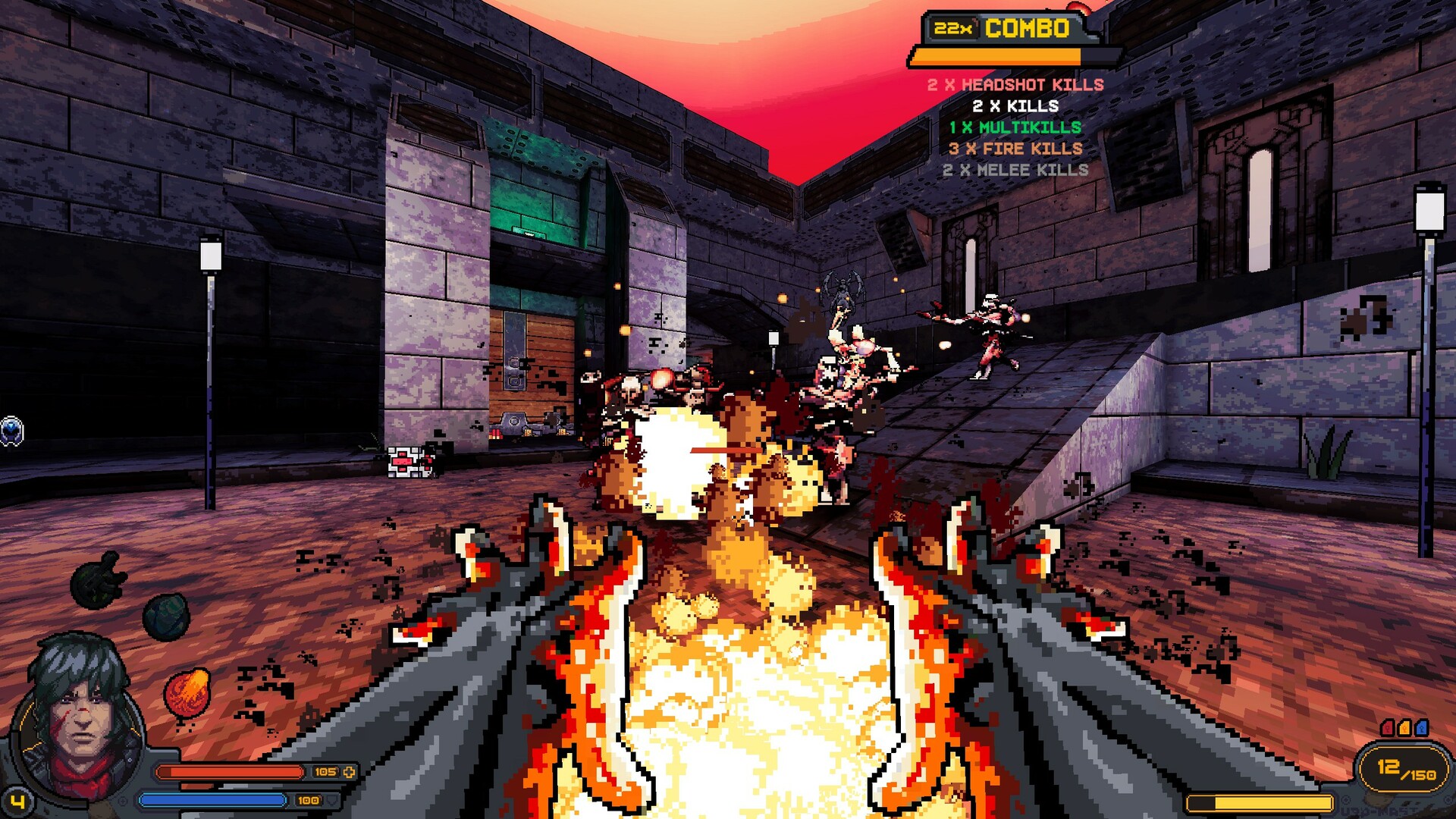Click the red keycard icon bottom right
Screen dimensions: 1456x819
coord(1387,727)
